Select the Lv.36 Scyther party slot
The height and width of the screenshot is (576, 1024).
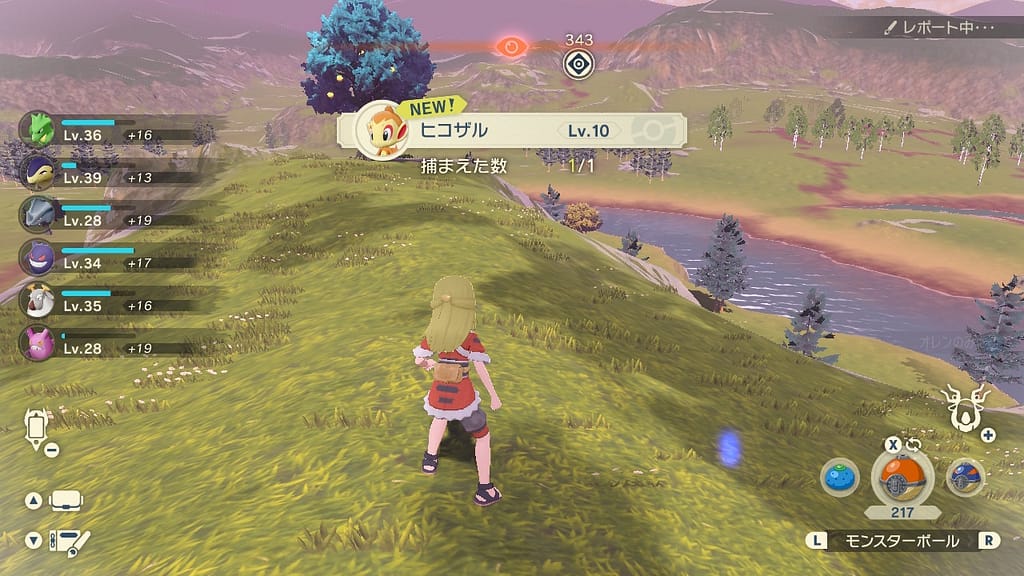click(x=37, y=129)
